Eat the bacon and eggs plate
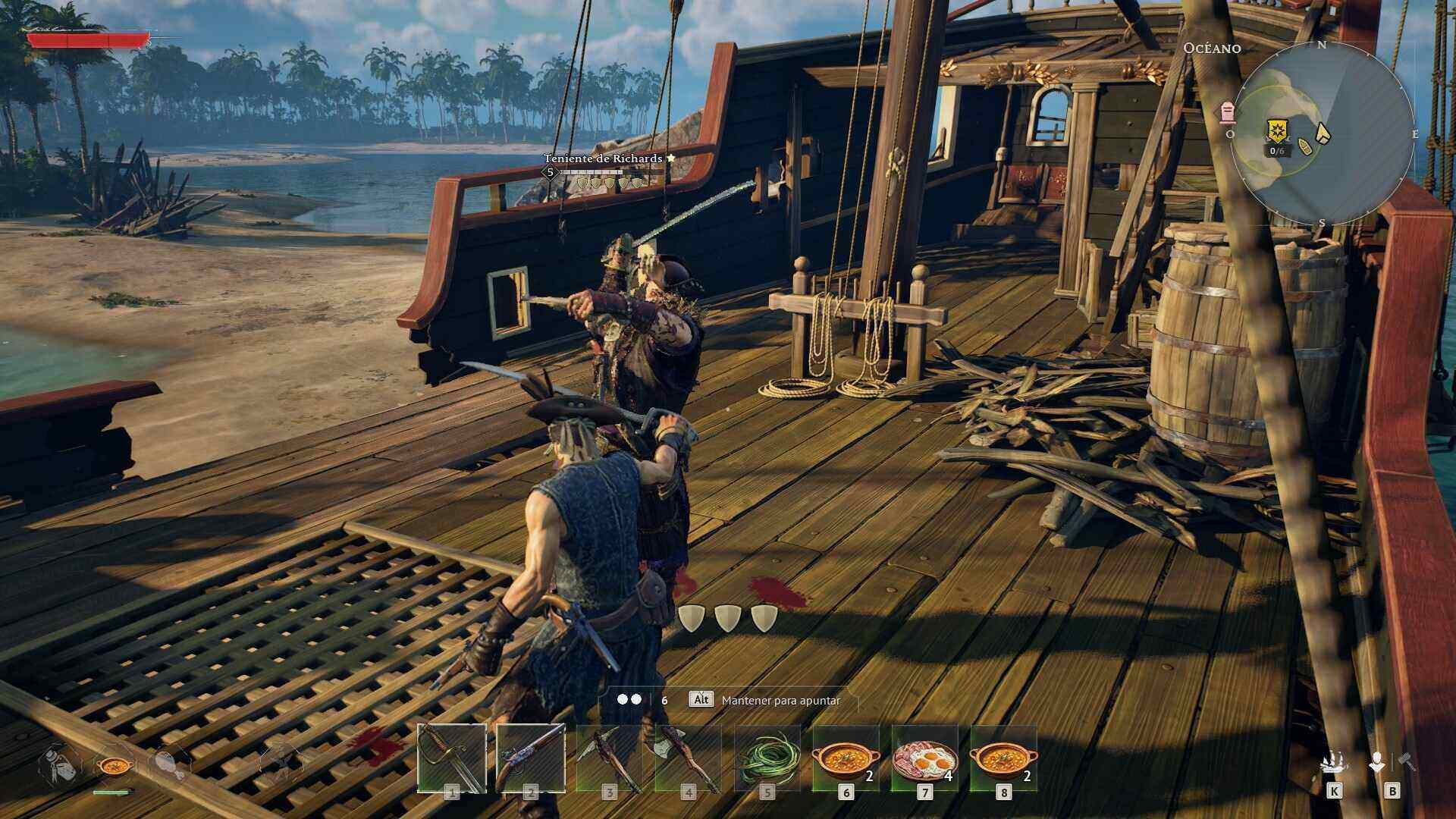The image size is (1456, 819). tap(924, 758)
